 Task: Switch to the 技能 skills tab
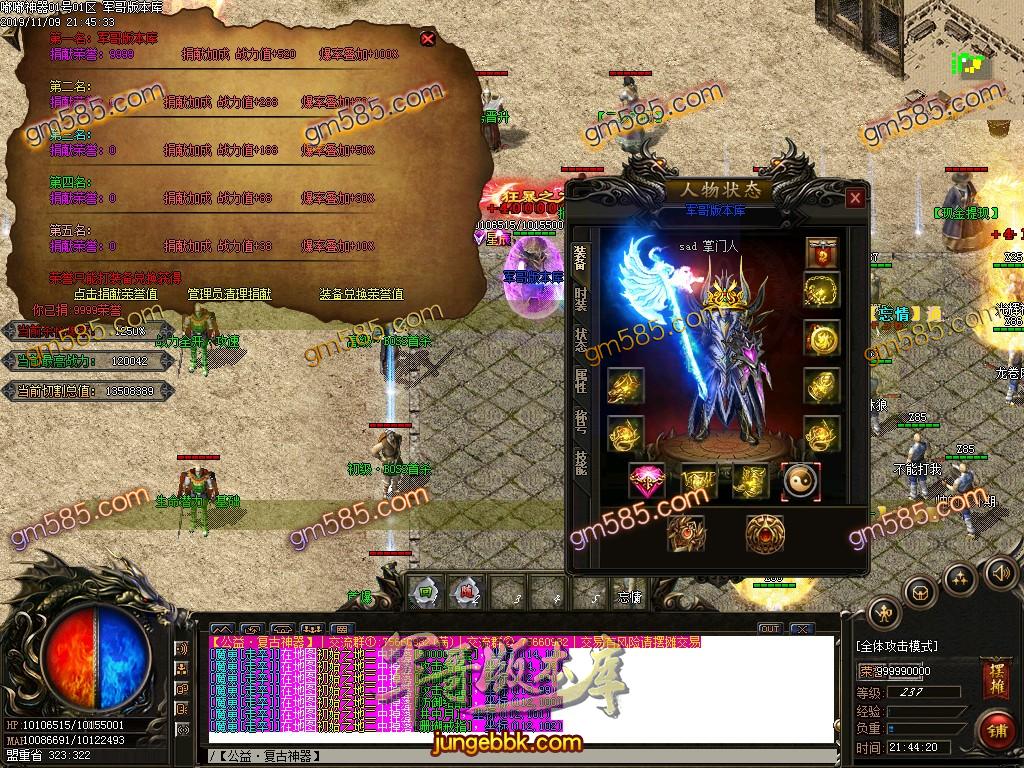[x=581, y=462]
